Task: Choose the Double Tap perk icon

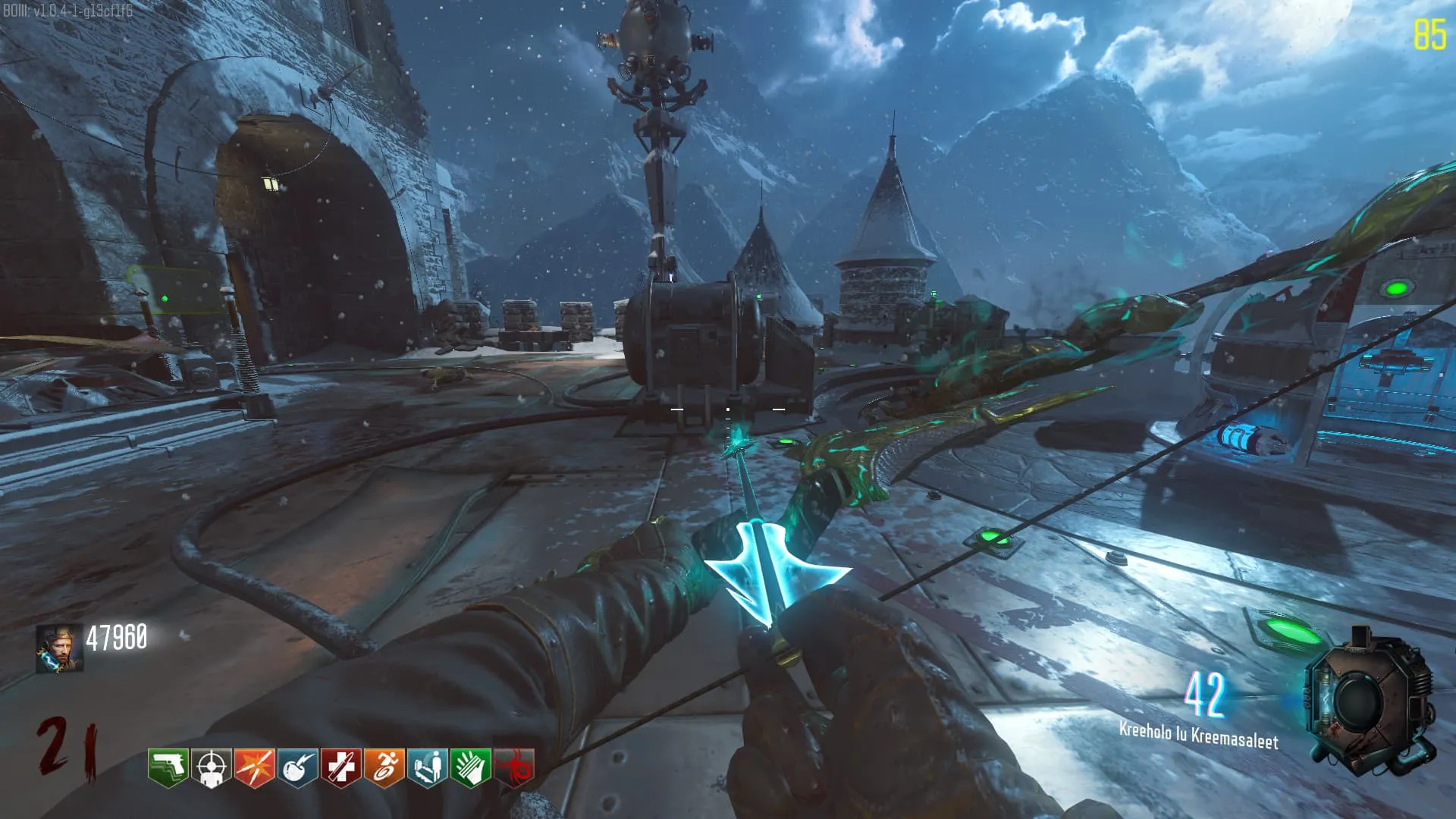Action: point(254,767)
